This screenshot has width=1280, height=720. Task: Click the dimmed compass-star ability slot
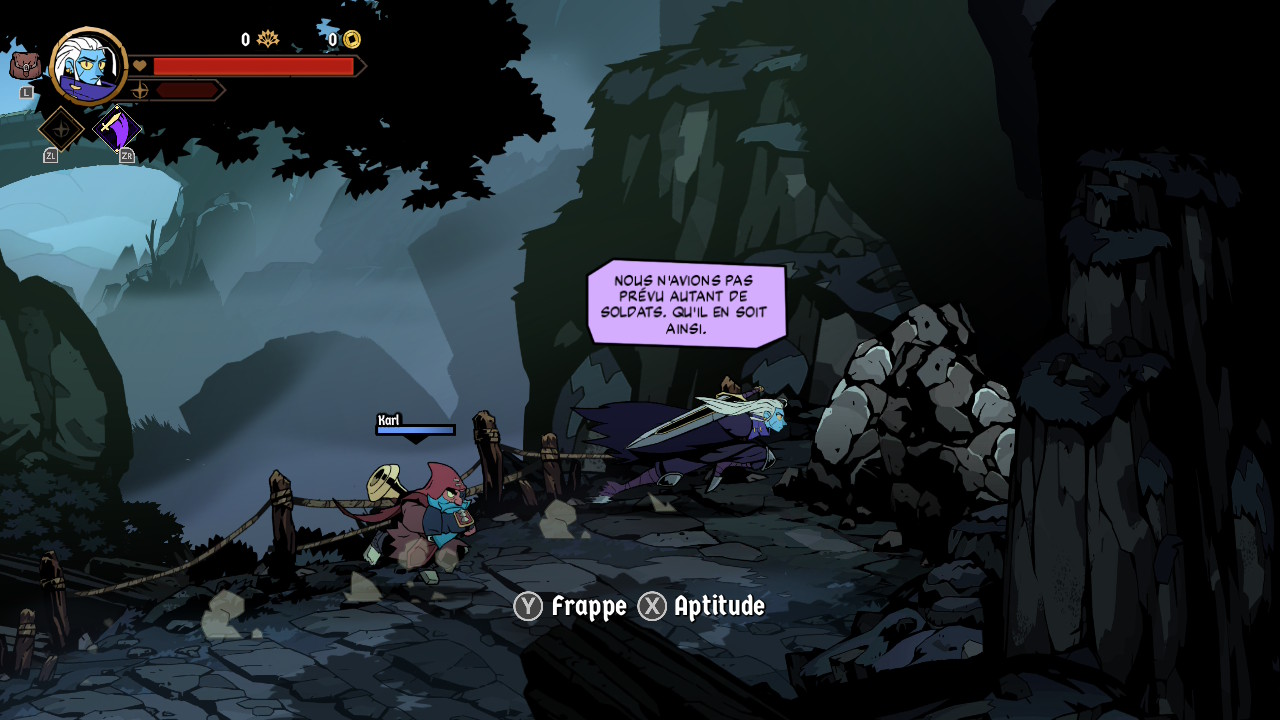click(x=61, y=129)
